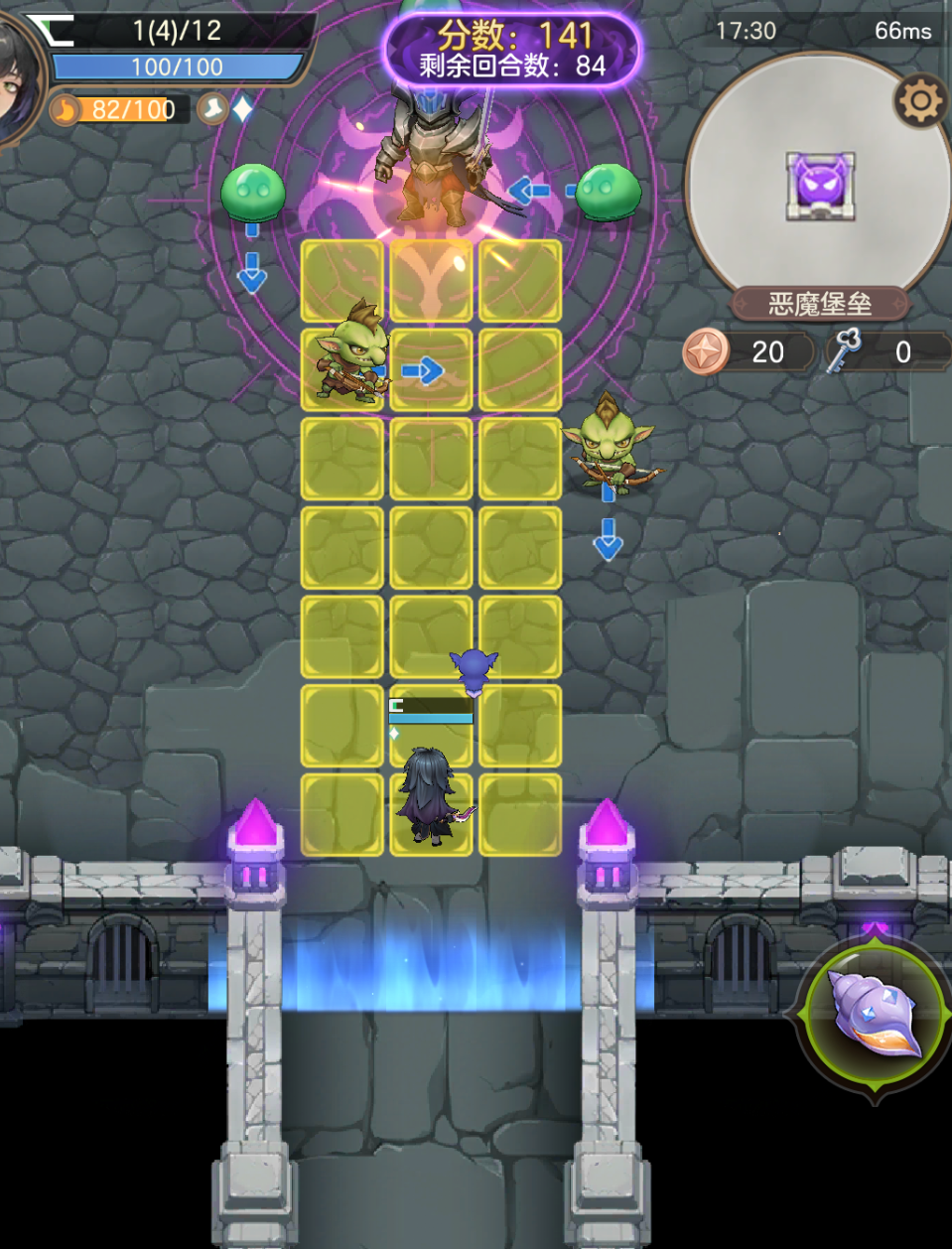This screenshot has width=952, height=1249.
Task: Select the boot movement icon
Action: 211,108
